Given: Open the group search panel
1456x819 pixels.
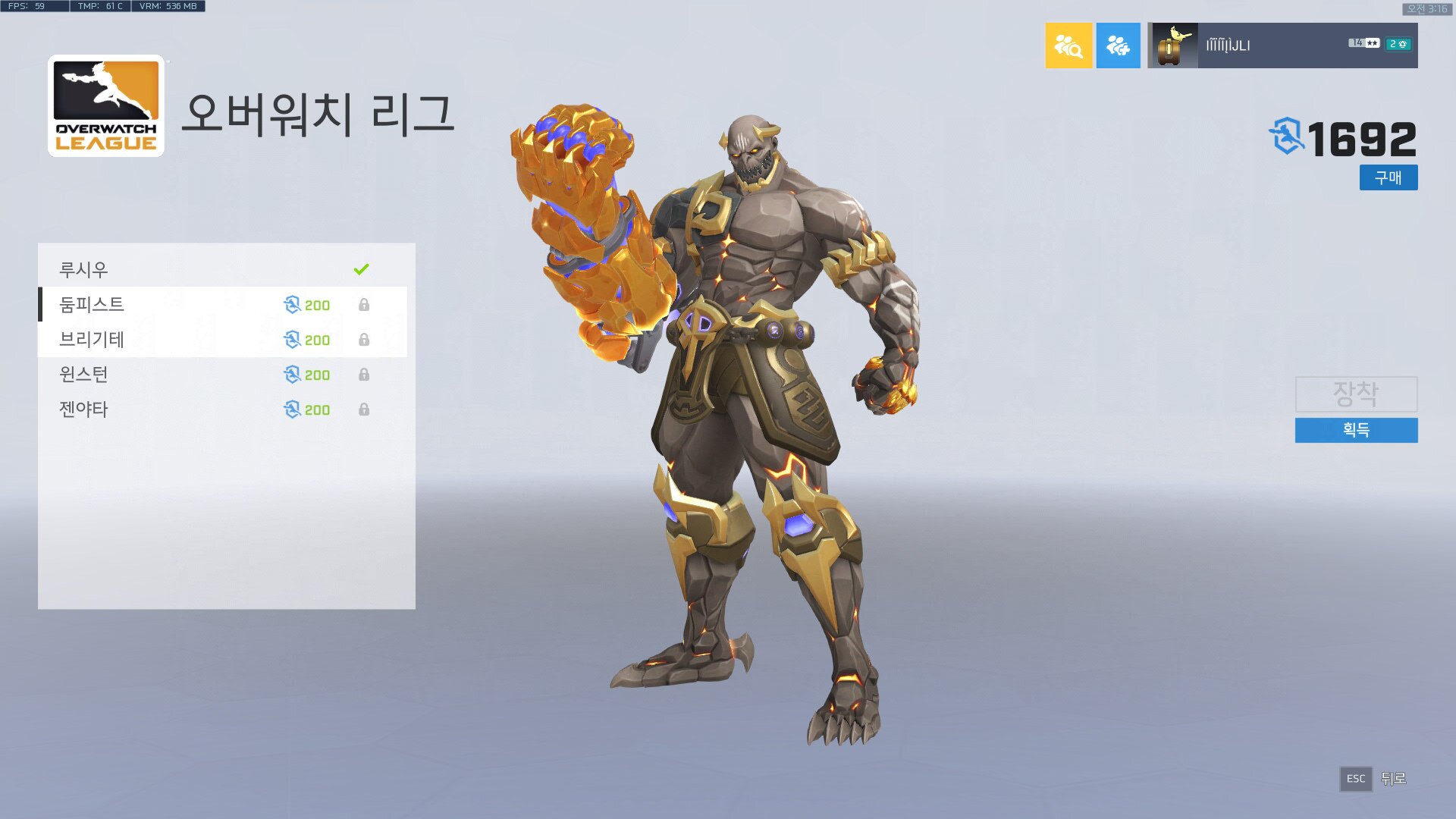Looking at the screenshot, I should coord(1069,45).
